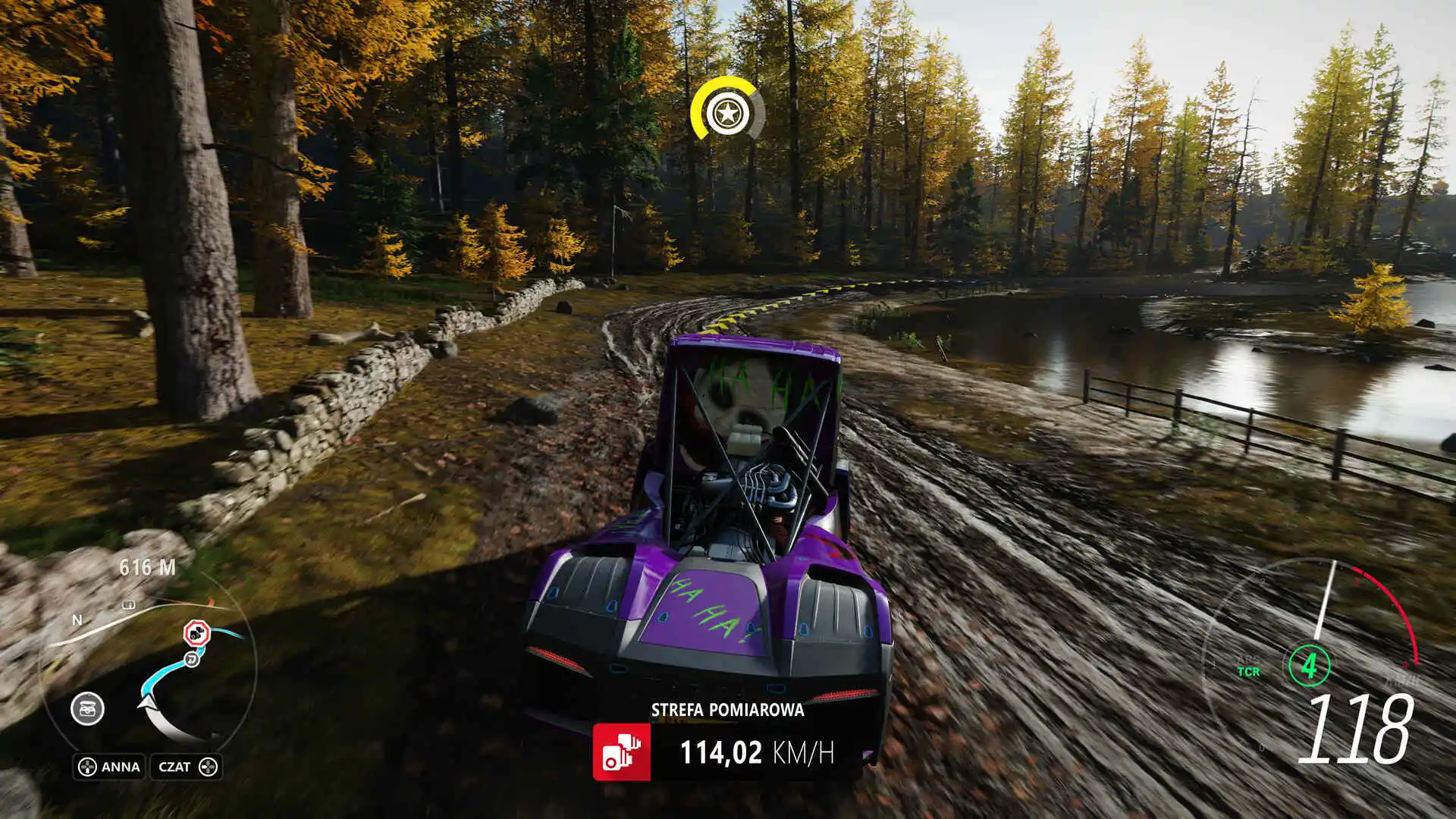The width and height of the screenshot is (1456, 819).
Task: Open the ANNA navigation assistant
Action: click(120, 766)
